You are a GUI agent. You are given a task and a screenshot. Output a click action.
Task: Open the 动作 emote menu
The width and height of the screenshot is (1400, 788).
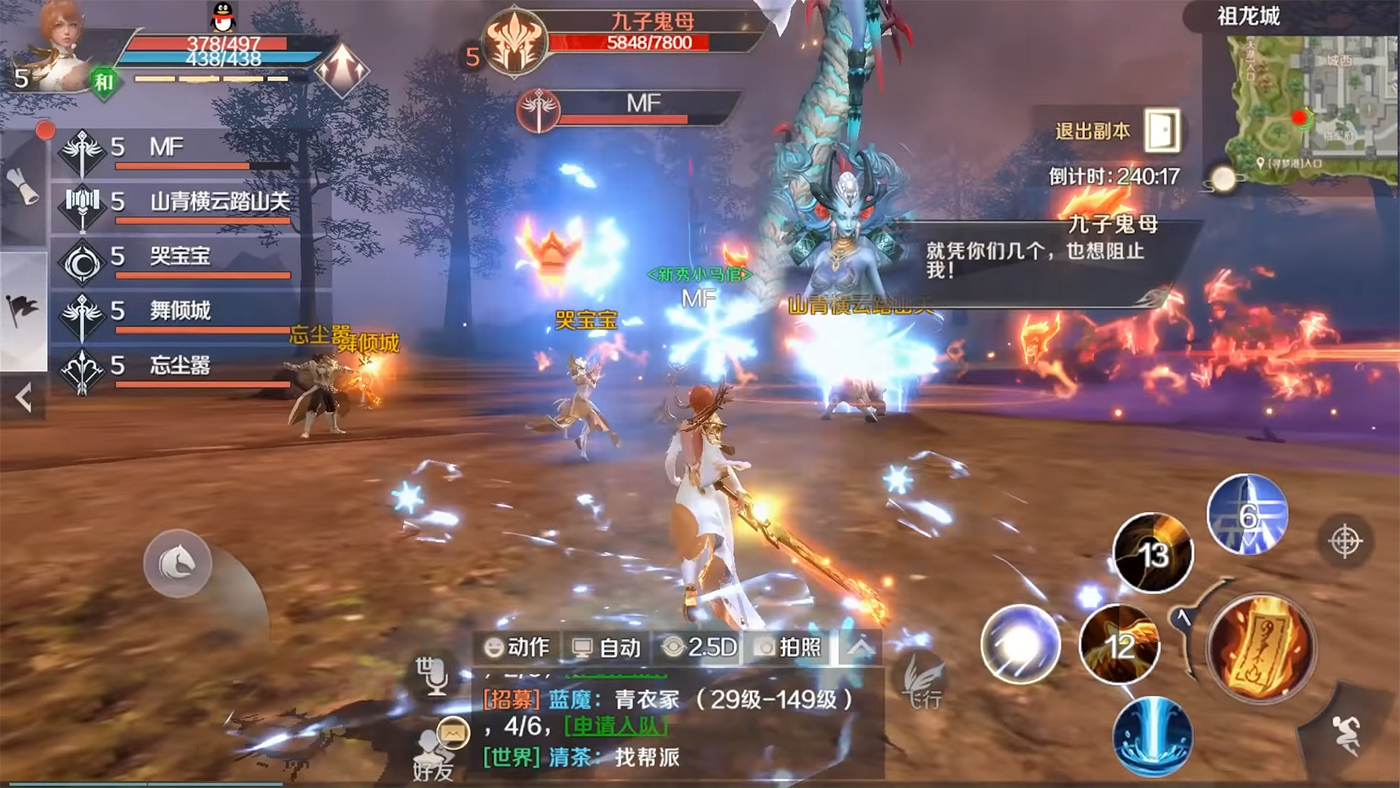pyautogui.click(x=516, y=648)
